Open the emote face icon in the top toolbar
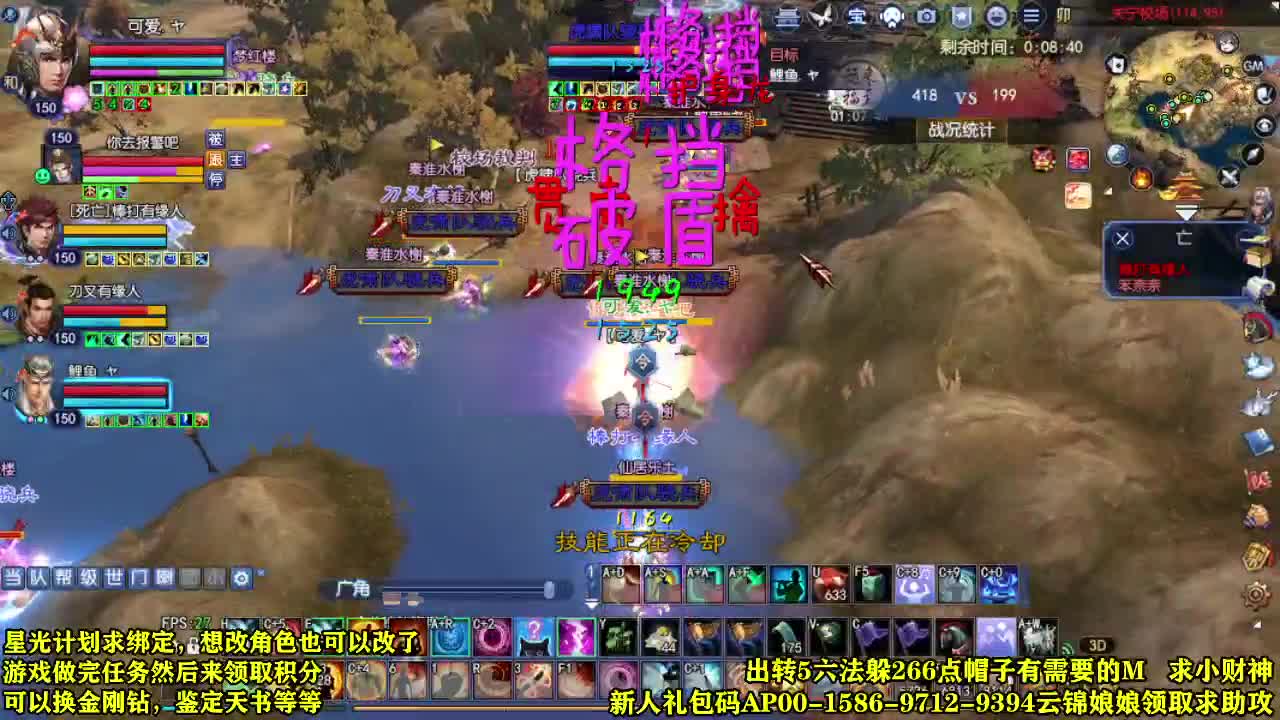Image resolution: width=1280 pixels, height=720 pixels. coord(996,14)
